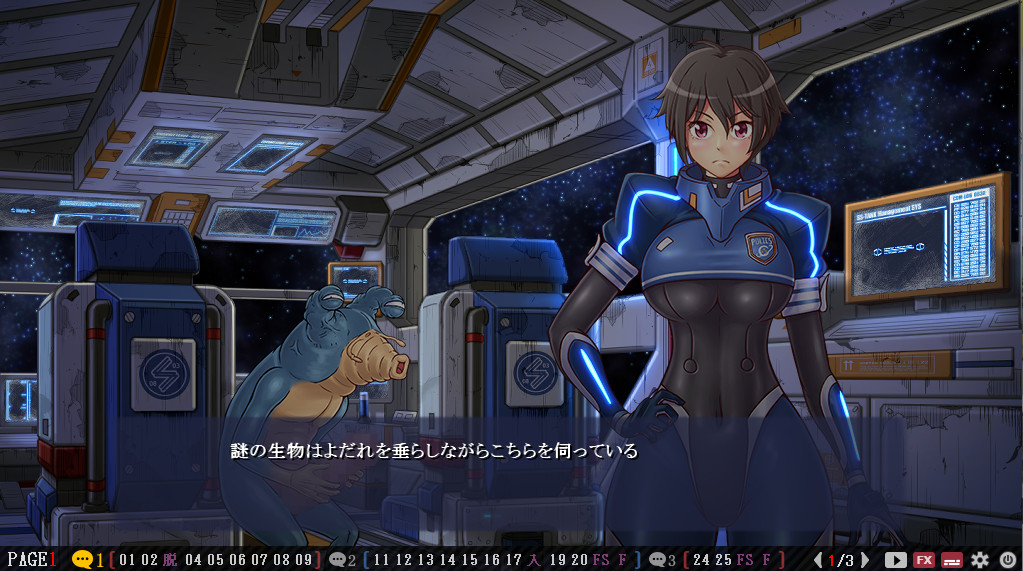Image resolution: width=1023 pixels, height=571 pixels.
Task: Click the power icon to quit
Action: click(1007, 560)
